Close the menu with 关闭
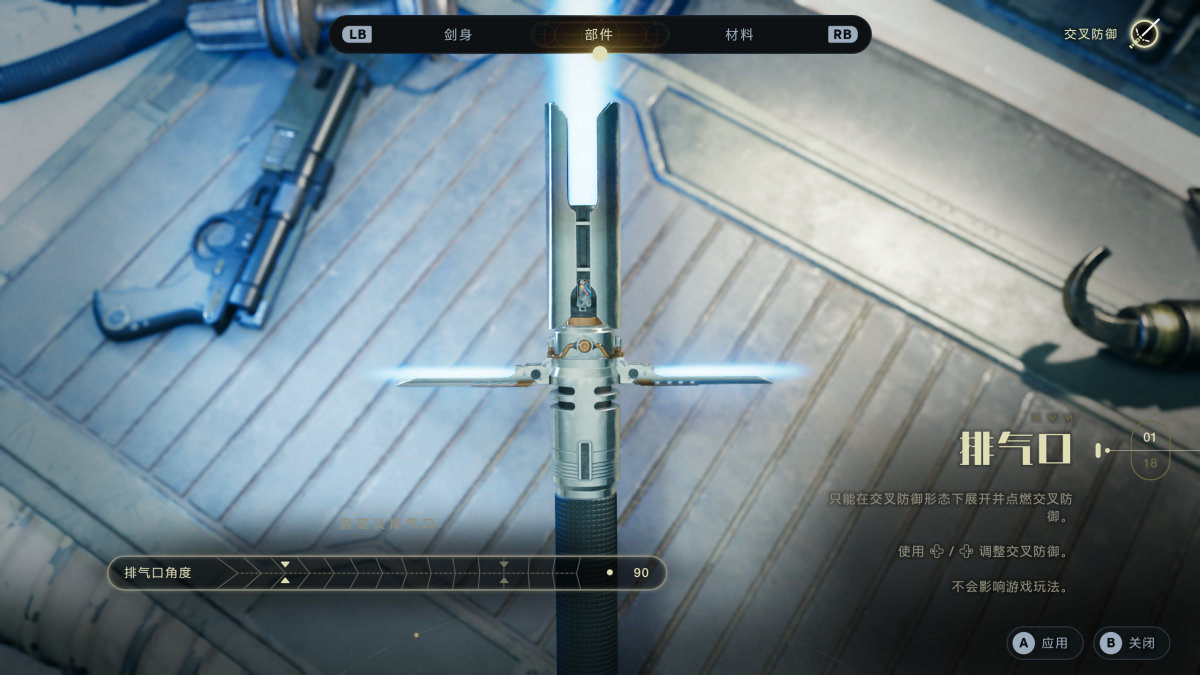 point(1131,643)
